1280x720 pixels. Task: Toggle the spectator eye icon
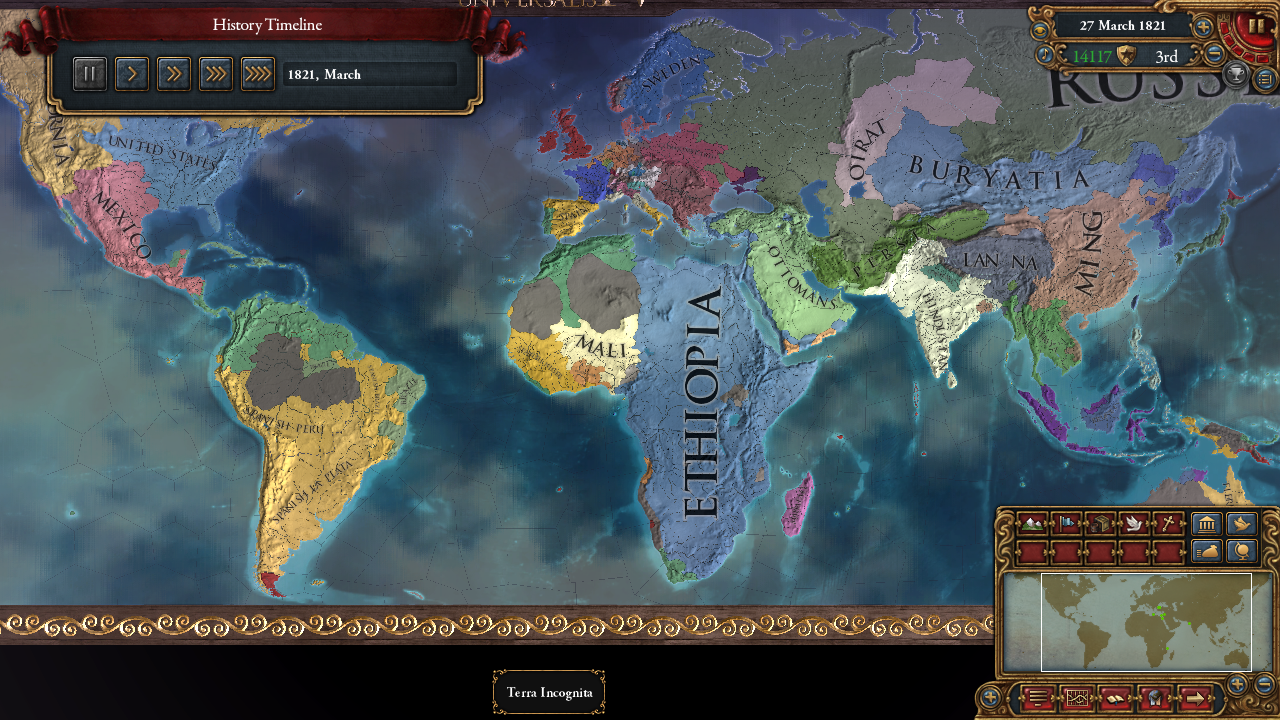click(x=1040, y=28)
